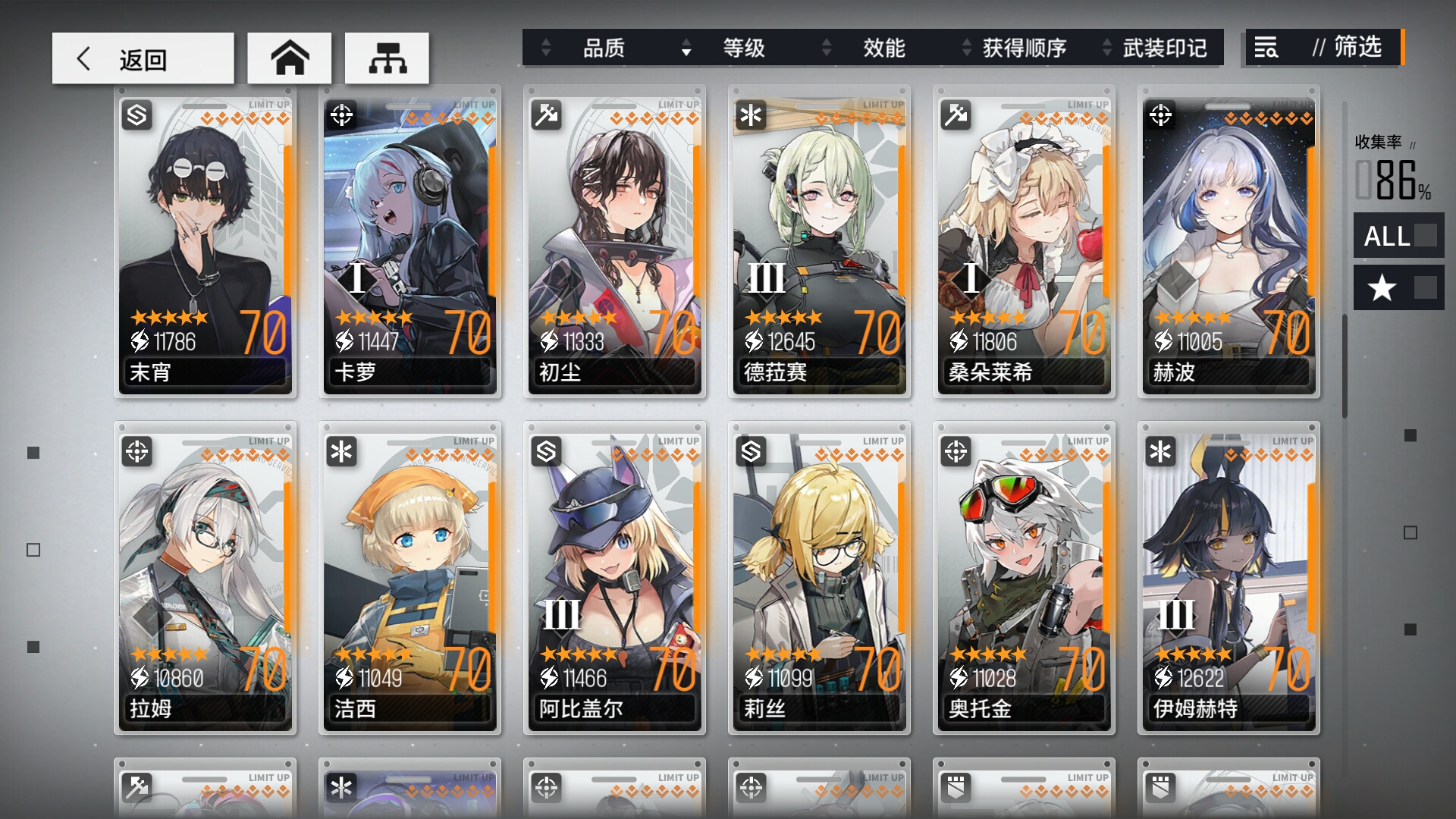1456x819 pixels.
Task: Open the organization tree menu
Action: point(387,58)
